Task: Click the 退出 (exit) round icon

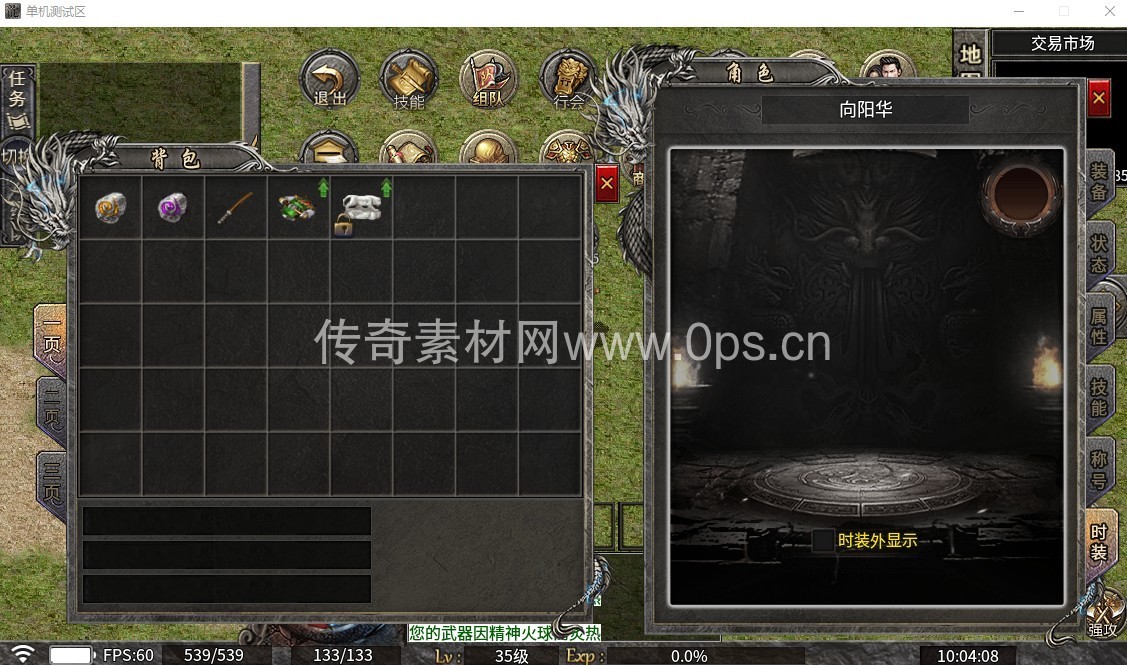Action: click(x=329, y=80)
